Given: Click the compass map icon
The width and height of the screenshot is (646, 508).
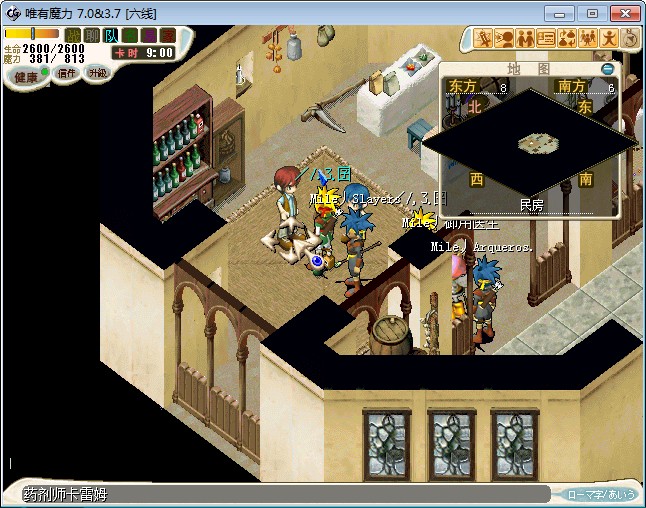Looking at the screenshot, I should (x=630, y=39).
